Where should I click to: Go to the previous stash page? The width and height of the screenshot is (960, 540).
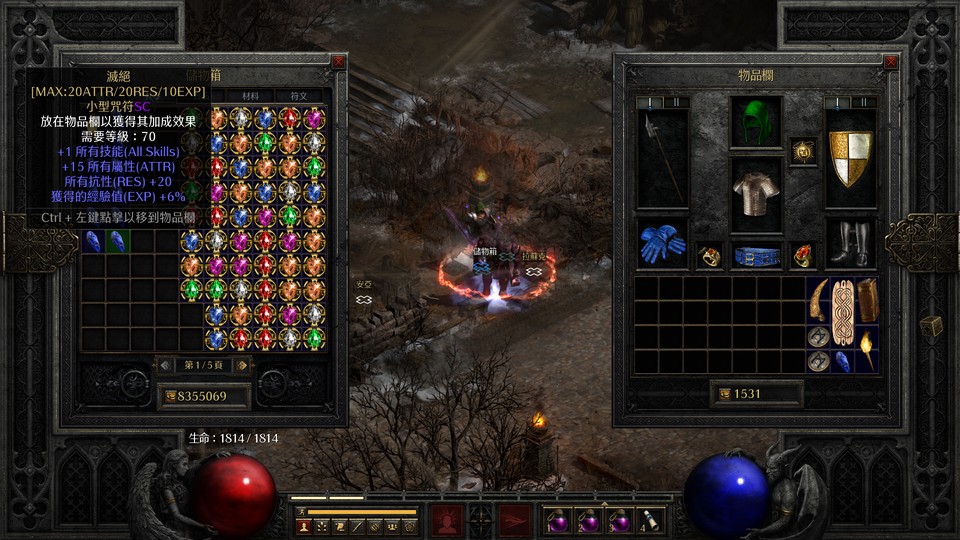click(x=166, y=366)
